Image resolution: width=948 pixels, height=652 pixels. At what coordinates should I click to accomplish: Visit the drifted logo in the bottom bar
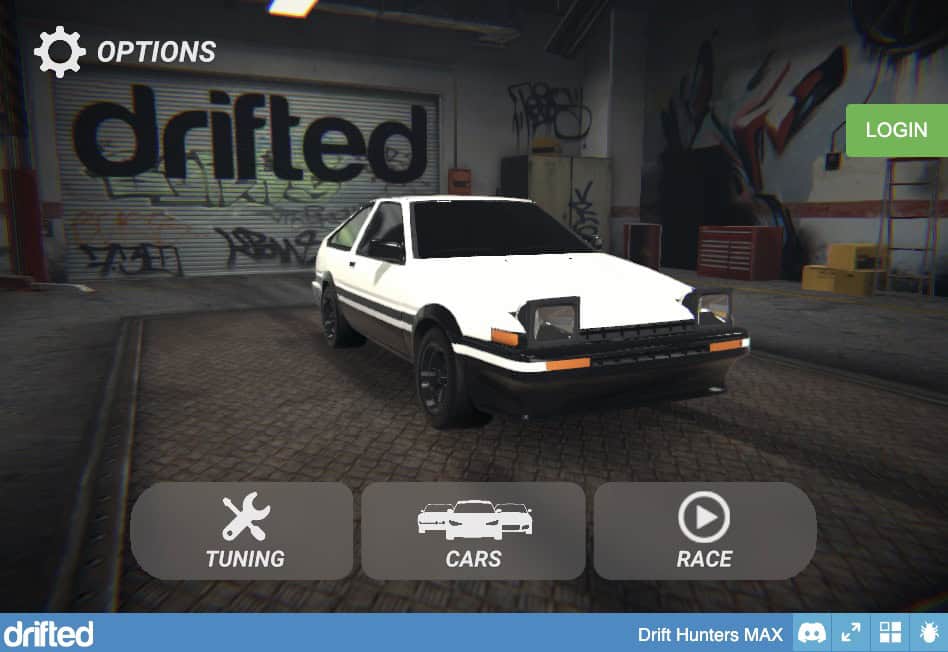[48, 633]
